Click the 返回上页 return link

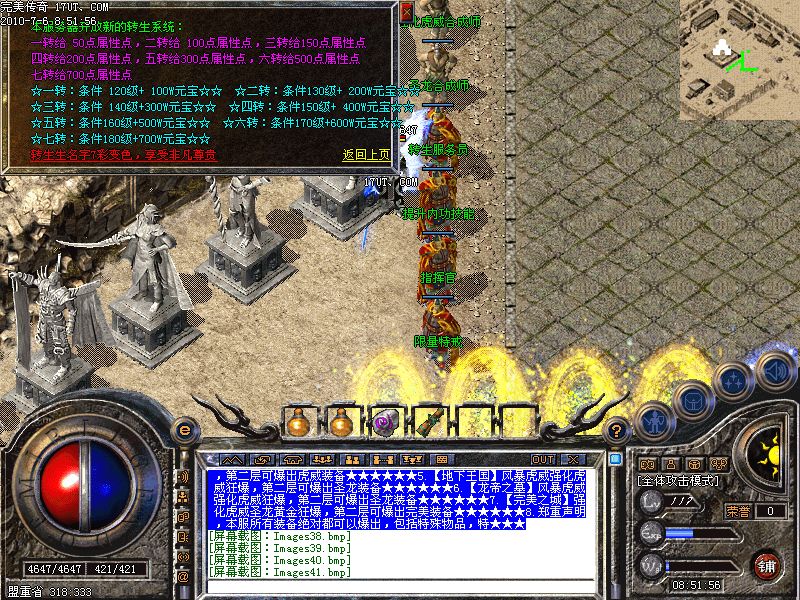[x=366, y=155]
